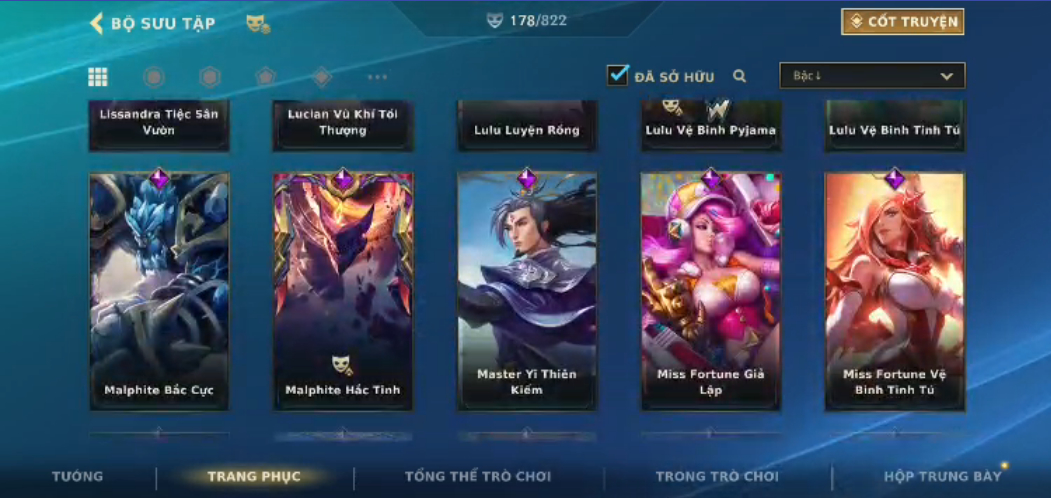Switch to the Trang Phục tab
The height and width of the screenshot is (498, 1051).
254,477
